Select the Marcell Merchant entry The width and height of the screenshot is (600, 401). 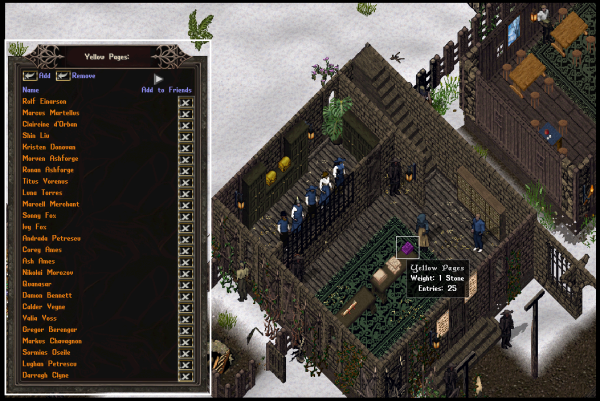pyautogui.click(x=50, y=204)
